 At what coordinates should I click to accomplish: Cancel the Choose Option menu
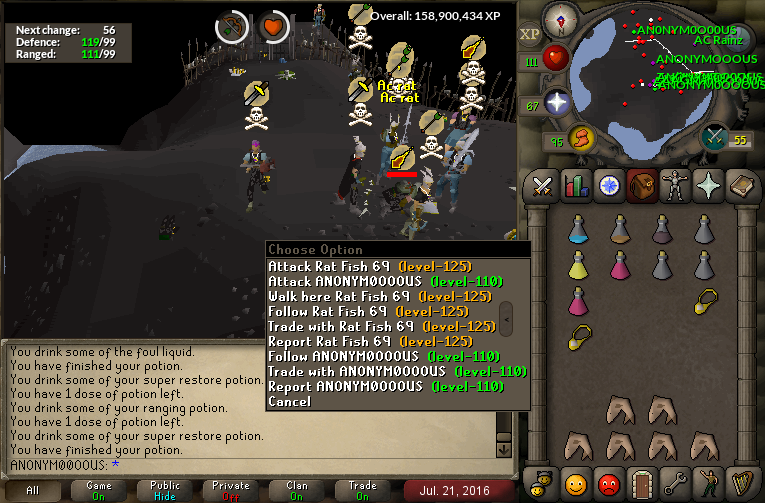pos(290,401)
